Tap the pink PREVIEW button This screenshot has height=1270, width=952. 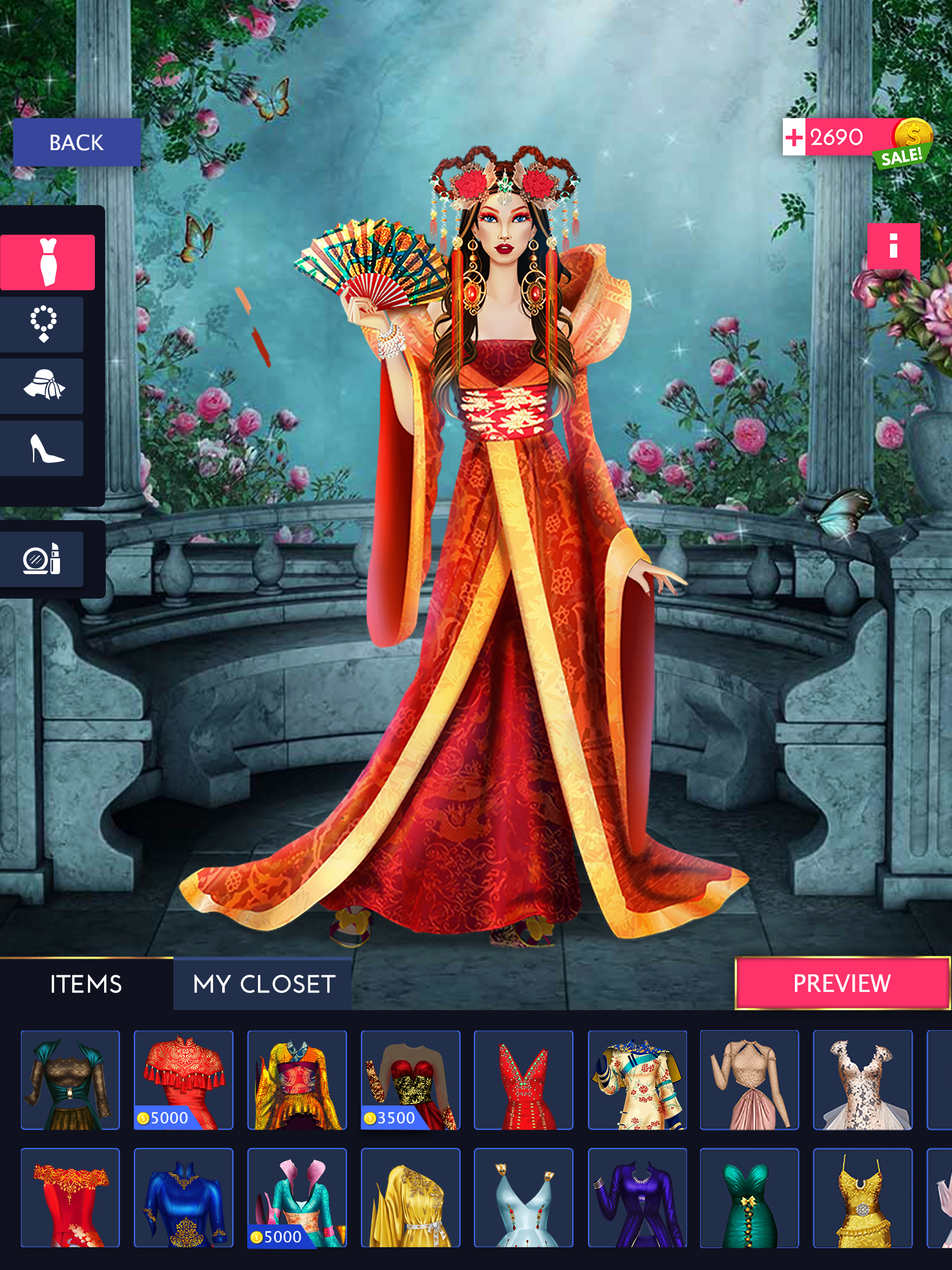(x=842, y=984)
